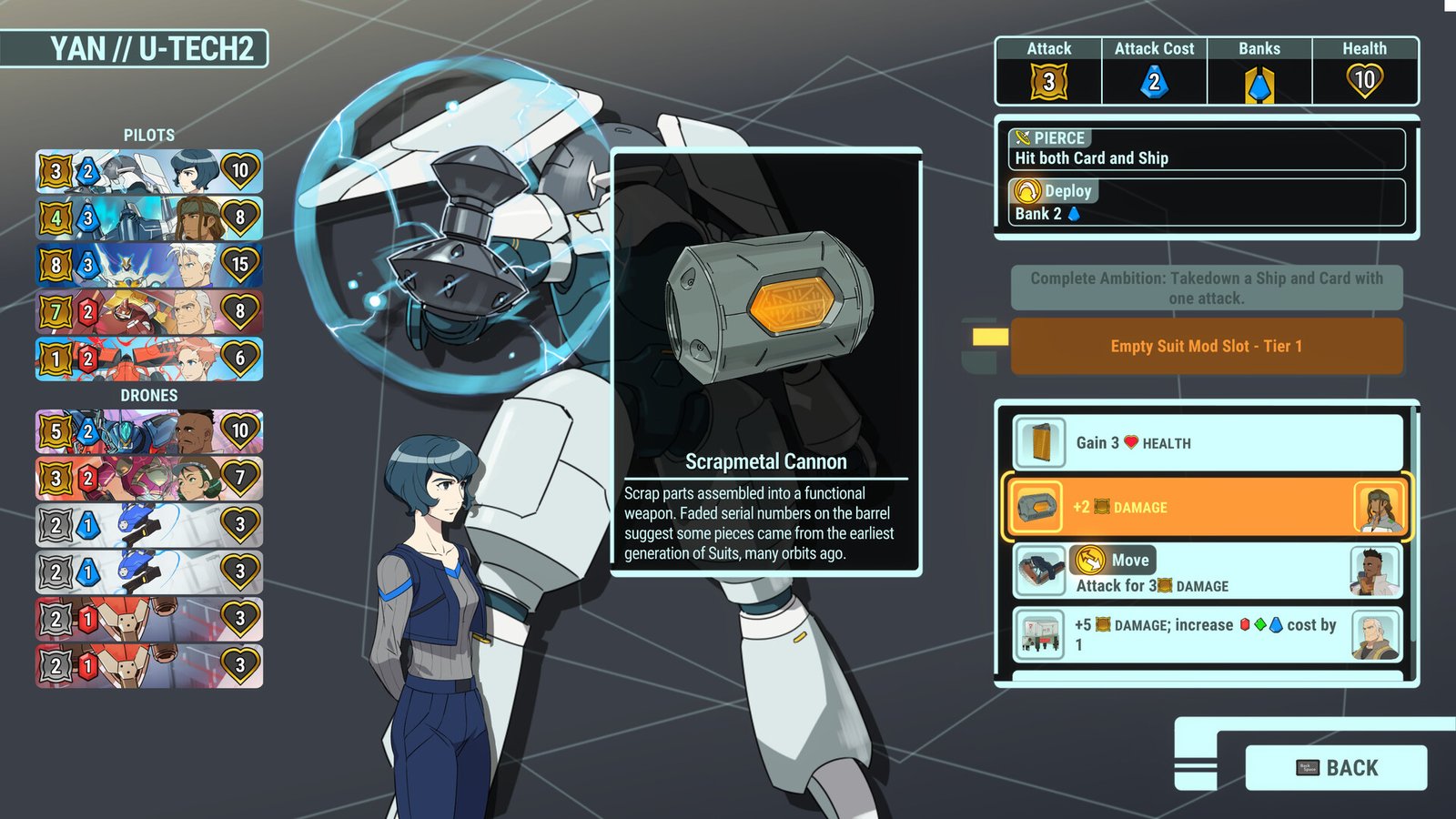Select the pilot with 3 attack and 10 health
Image resolution: width=1456 pixels, height=819 pixels.
(x=149, y=171)
